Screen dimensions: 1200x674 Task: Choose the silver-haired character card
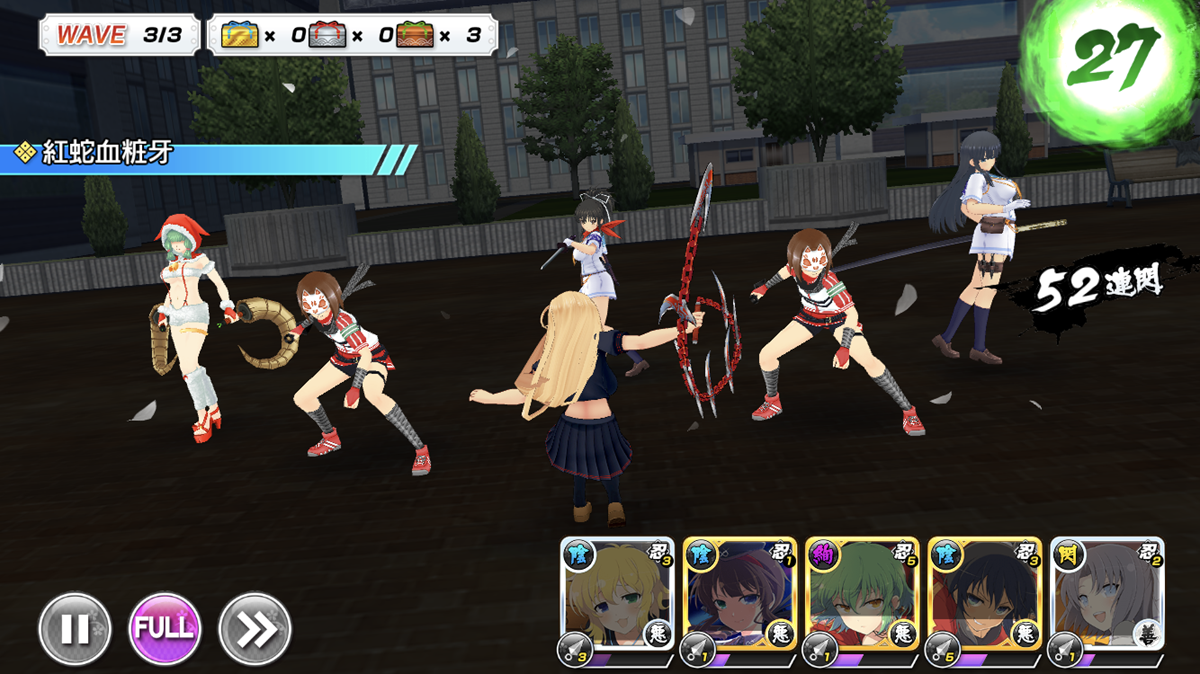pyautogui.click(x=1107, y=596)
